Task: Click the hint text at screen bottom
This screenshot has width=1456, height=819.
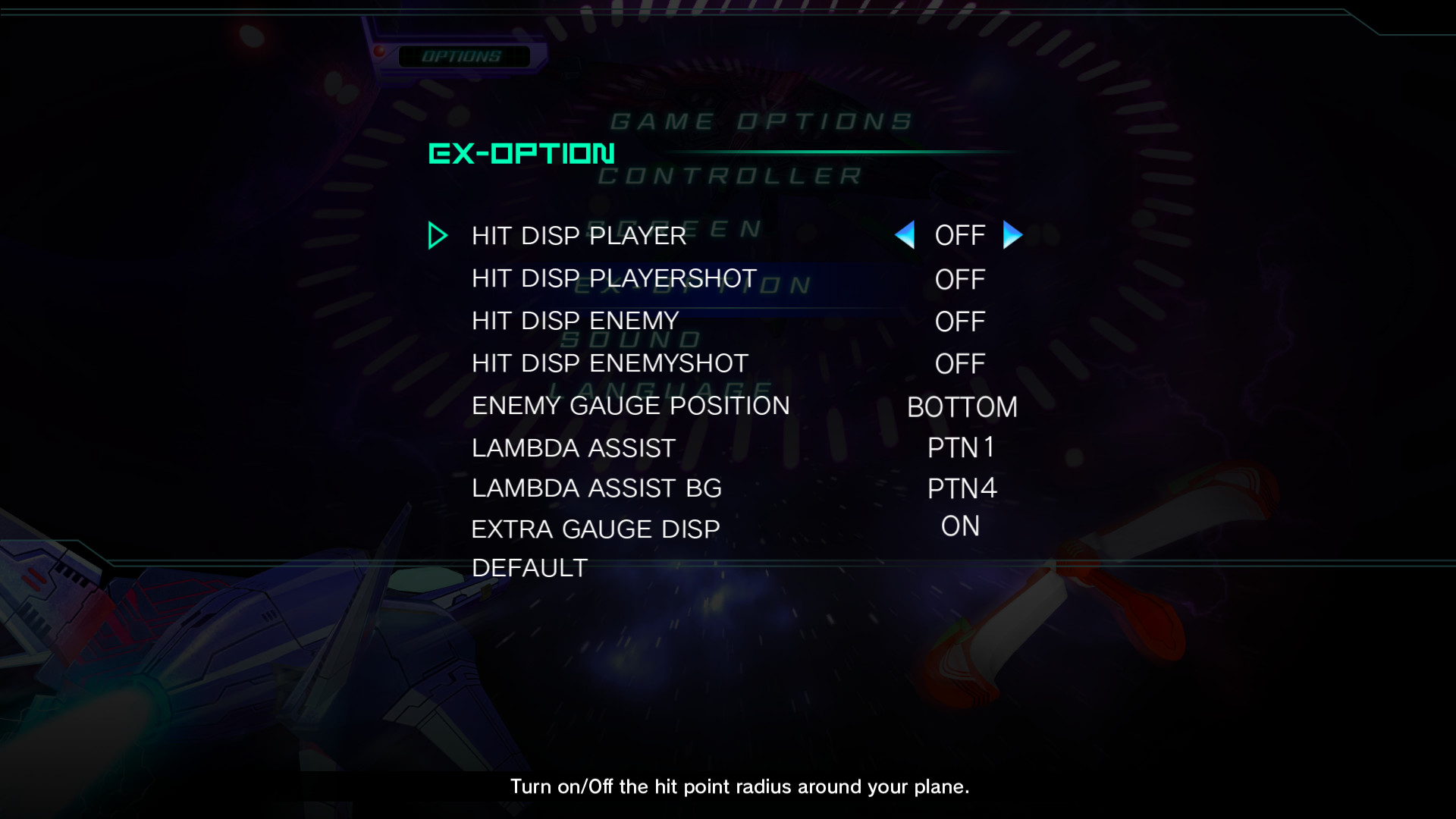Action: coord(739,787)
